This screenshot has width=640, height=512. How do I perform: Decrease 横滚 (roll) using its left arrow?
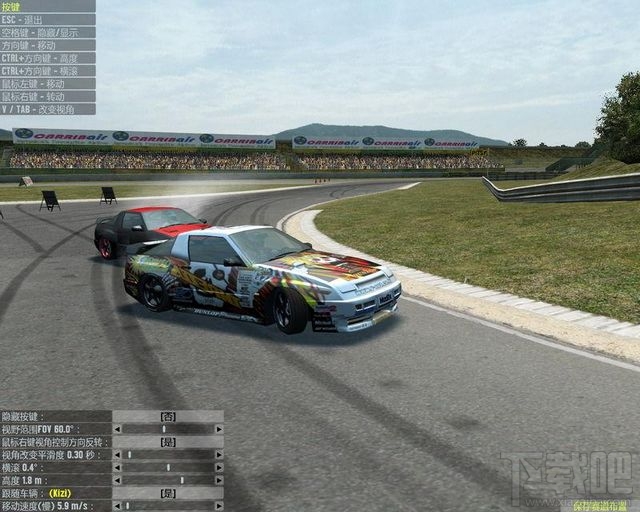pyautogui.click(x=116, y=467)
